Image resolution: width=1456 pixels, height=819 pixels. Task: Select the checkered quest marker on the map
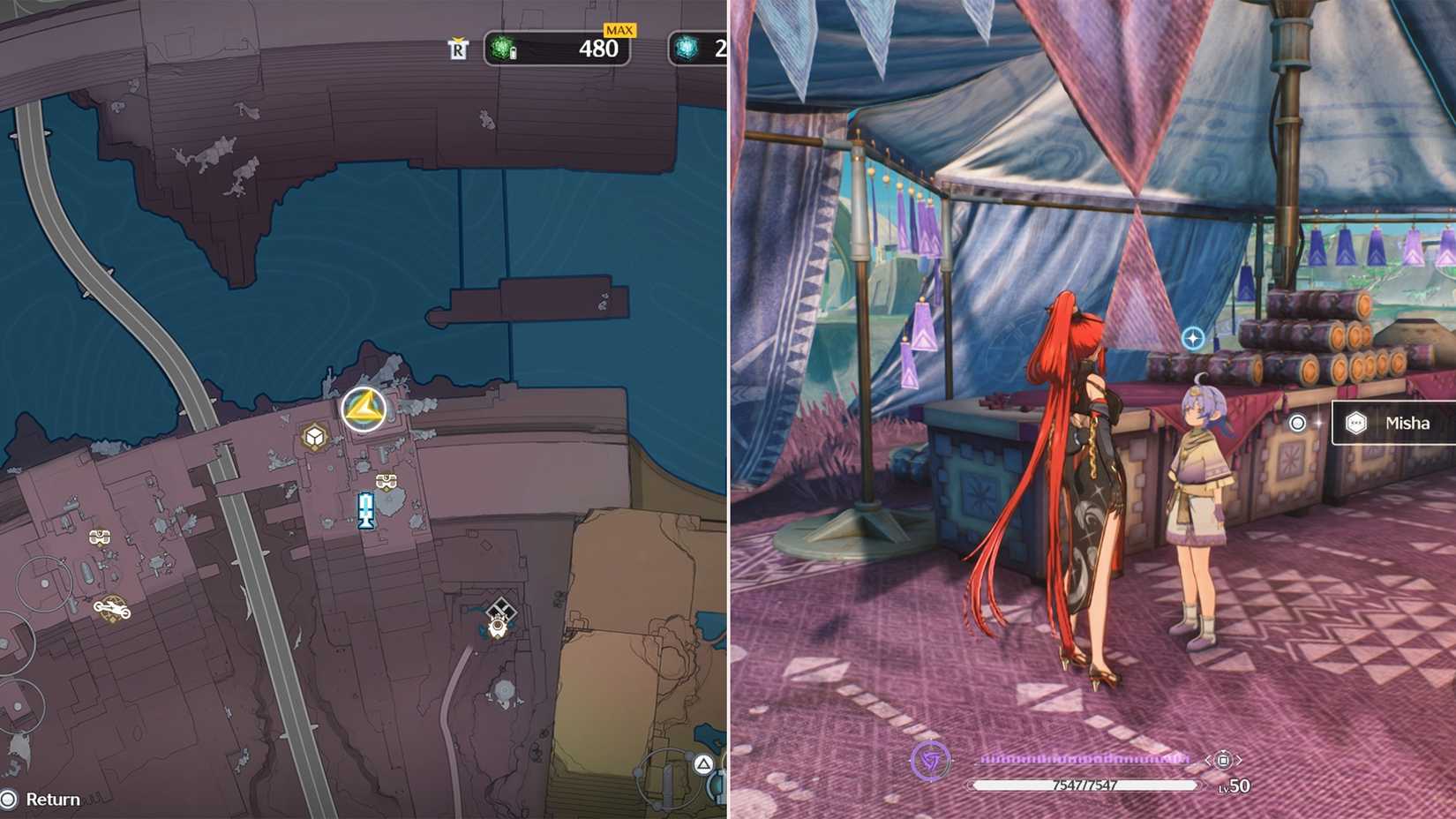(x=501, y=605)
